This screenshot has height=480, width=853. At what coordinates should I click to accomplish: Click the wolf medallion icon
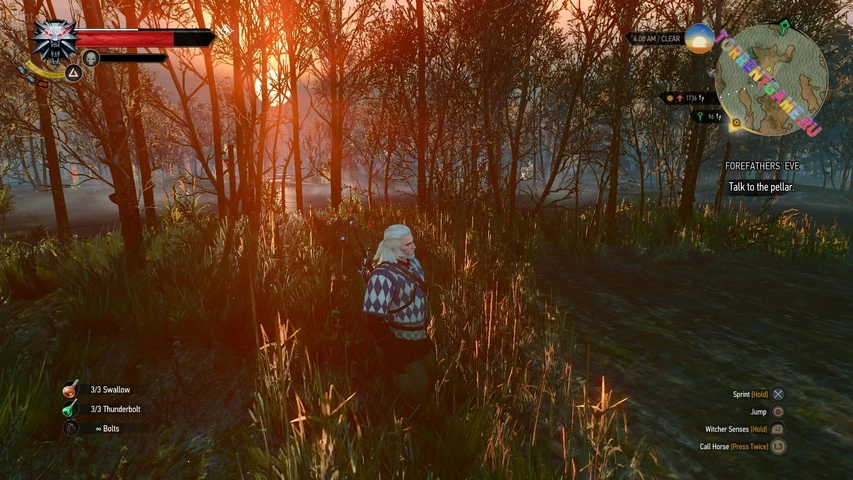point(53,40)
